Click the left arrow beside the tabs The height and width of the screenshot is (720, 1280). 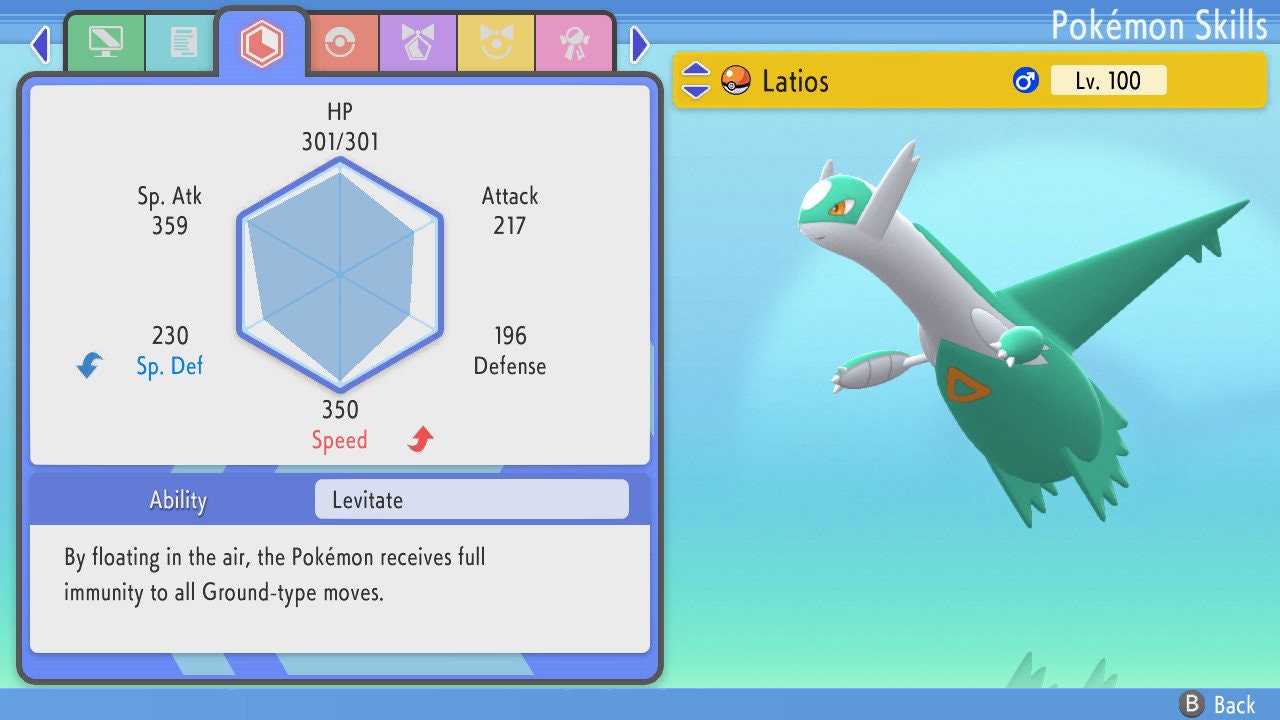tap(40, 44)
